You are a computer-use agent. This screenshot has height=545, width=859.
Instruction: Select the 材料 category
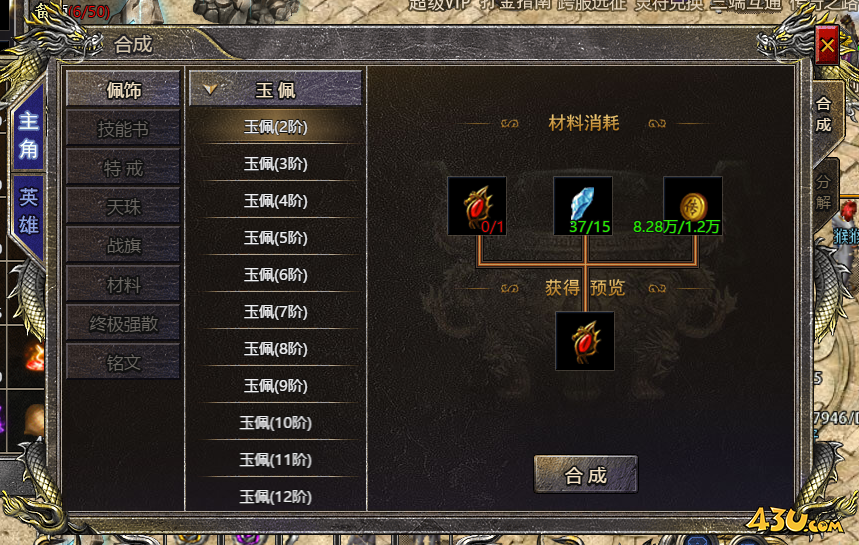tap(123, 285)
